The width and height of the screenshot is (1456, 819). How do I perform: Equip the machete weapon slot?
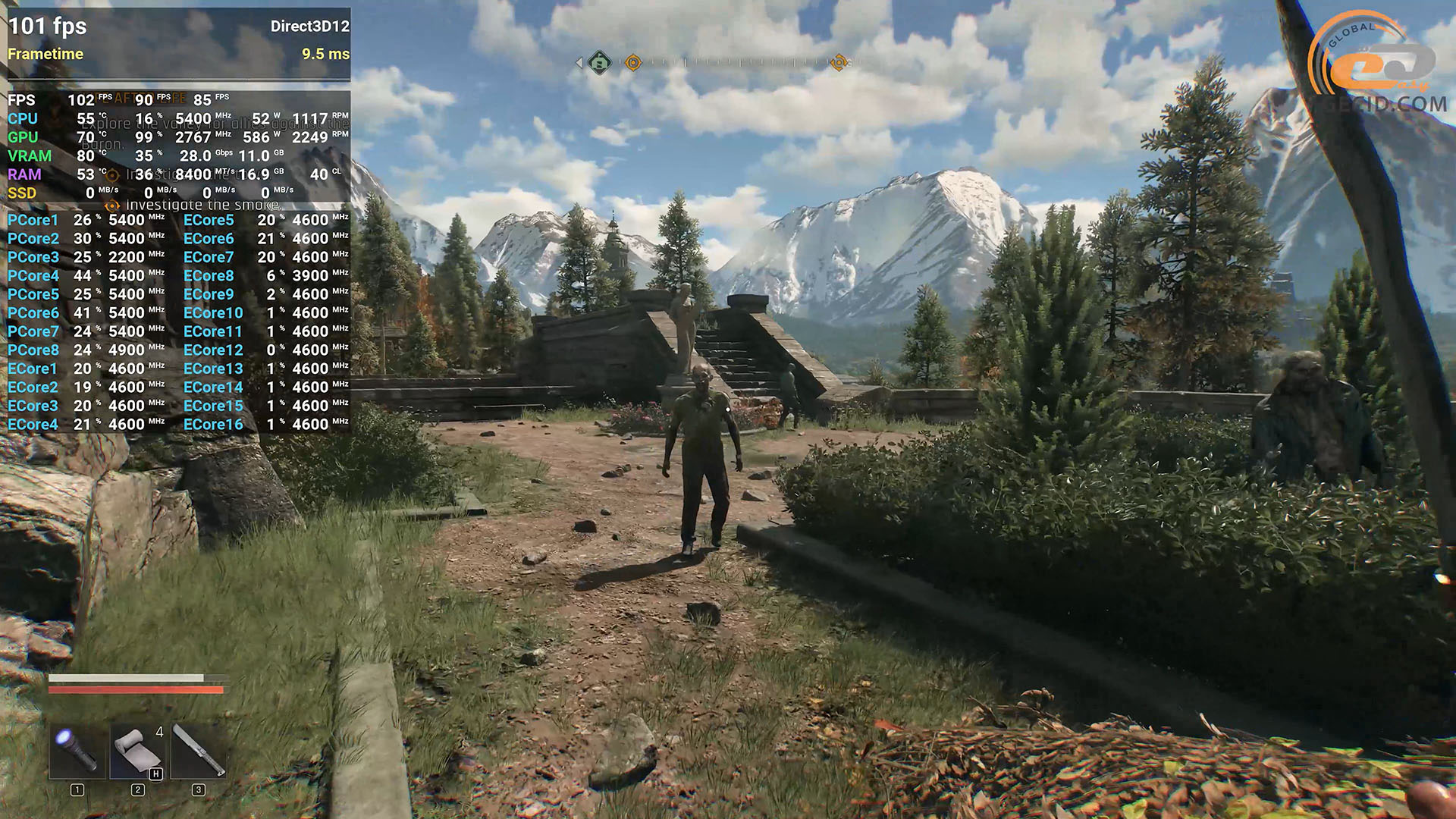(199, 751)
